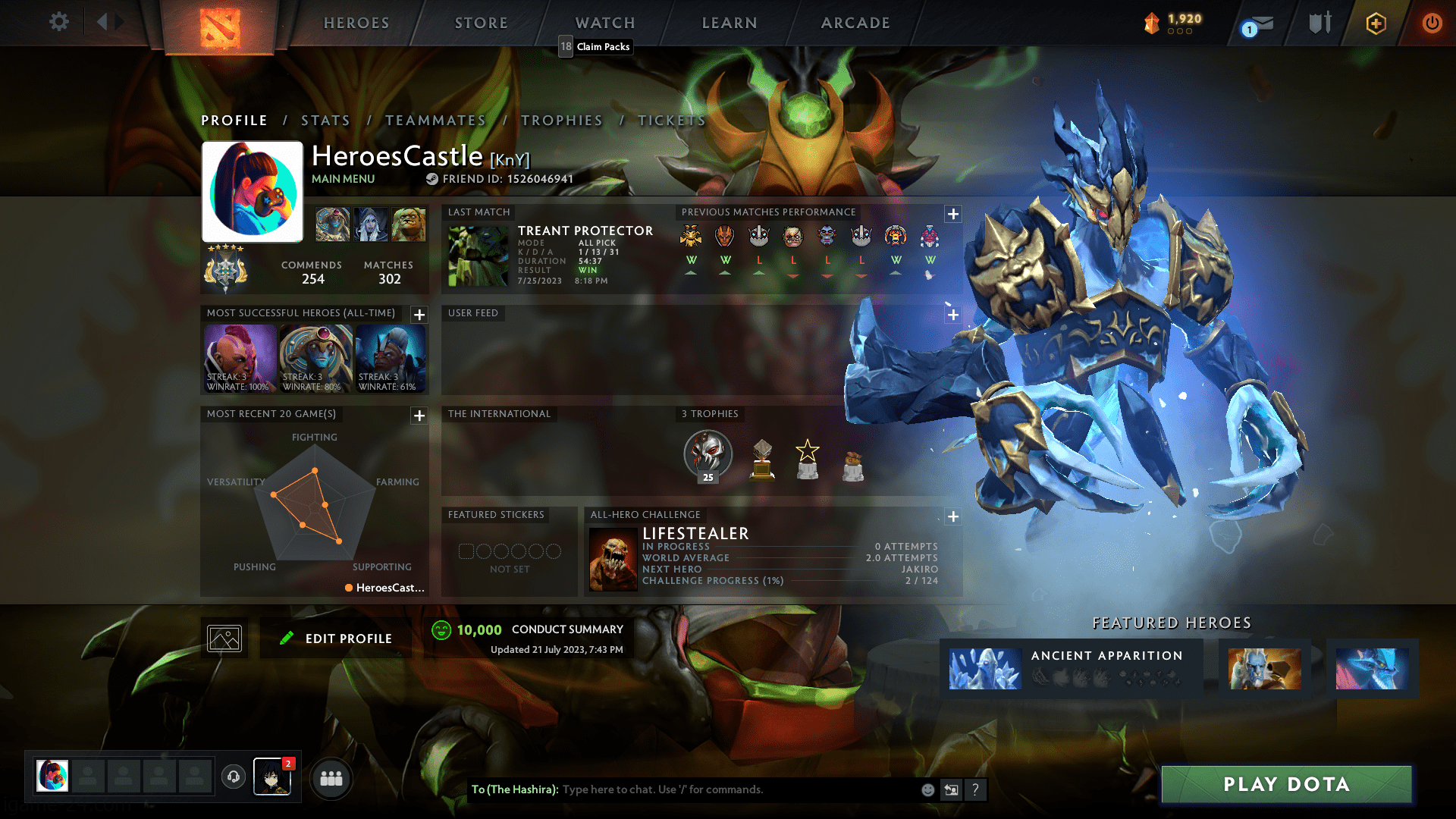The width and height of the screenshot is (1456, 819).
Task: Expand the Most Successful Heroes panel
Action: (x=419, y=315)
